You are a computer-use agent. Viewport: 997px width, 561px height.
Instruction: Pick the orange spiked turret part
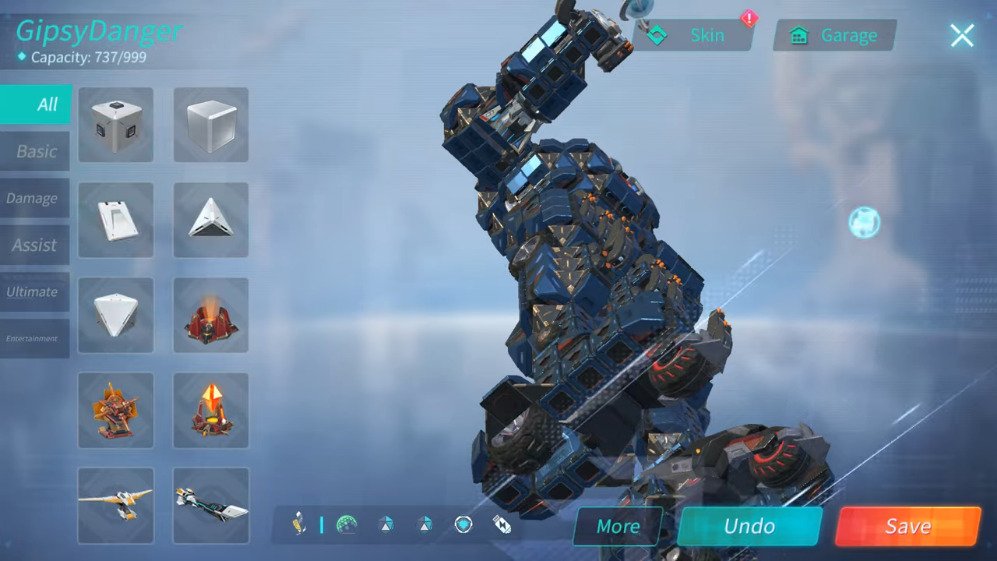116,410
